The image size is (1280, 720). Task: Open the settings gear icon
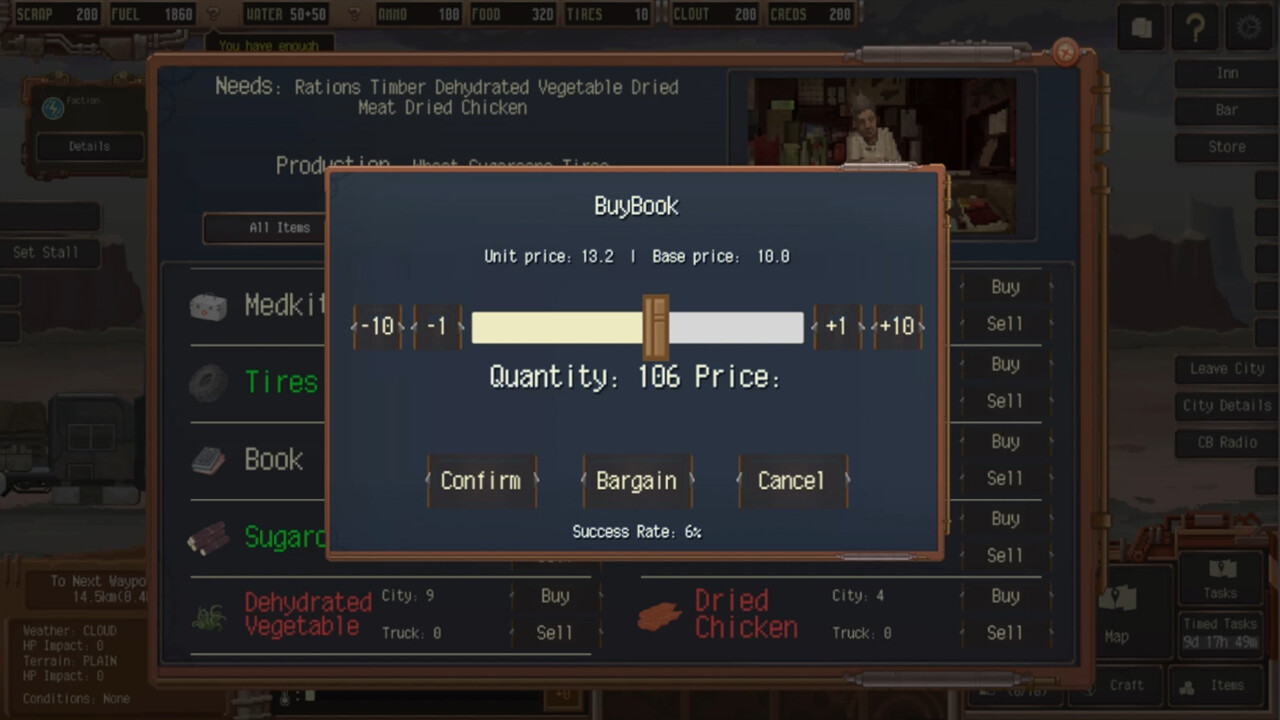tap(1249, 27)
